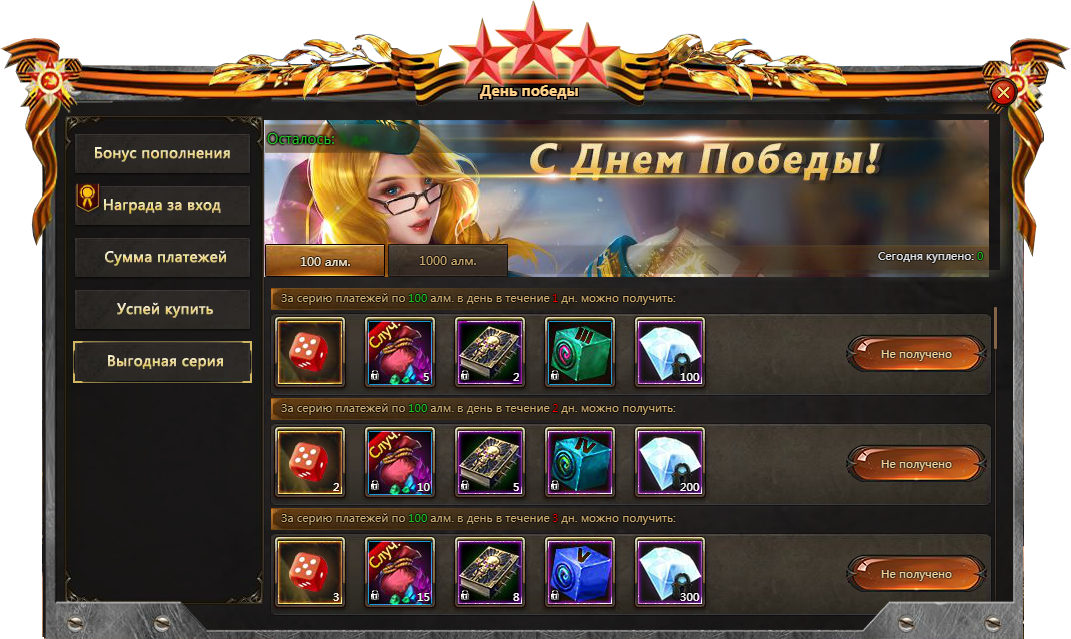This screenshot has height=639, width=1071.
Task: Close the День победы event window
Action: click(x=1003, y=93)
